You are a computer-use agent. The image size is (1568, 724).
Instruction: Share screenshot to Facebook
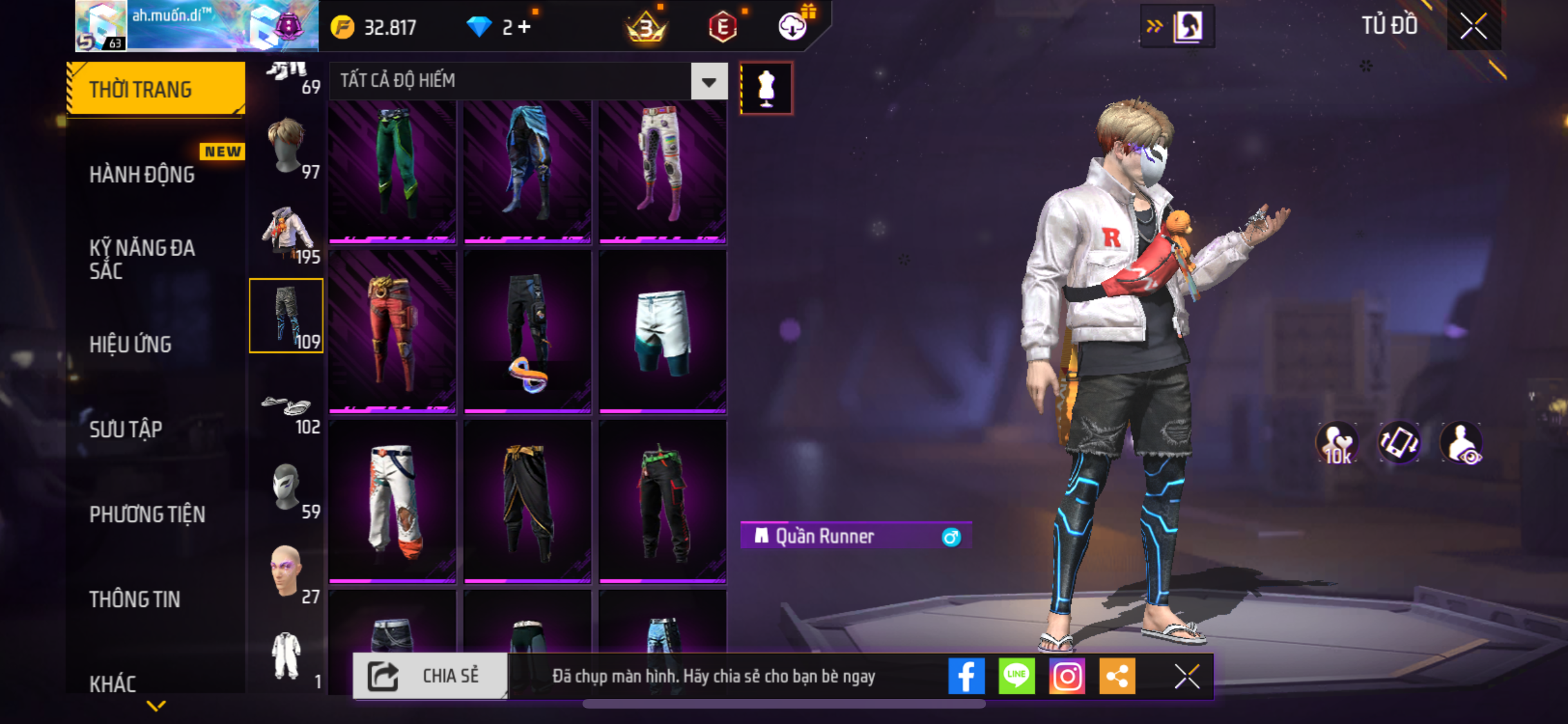pyautogui.click(x=966, y=676)
